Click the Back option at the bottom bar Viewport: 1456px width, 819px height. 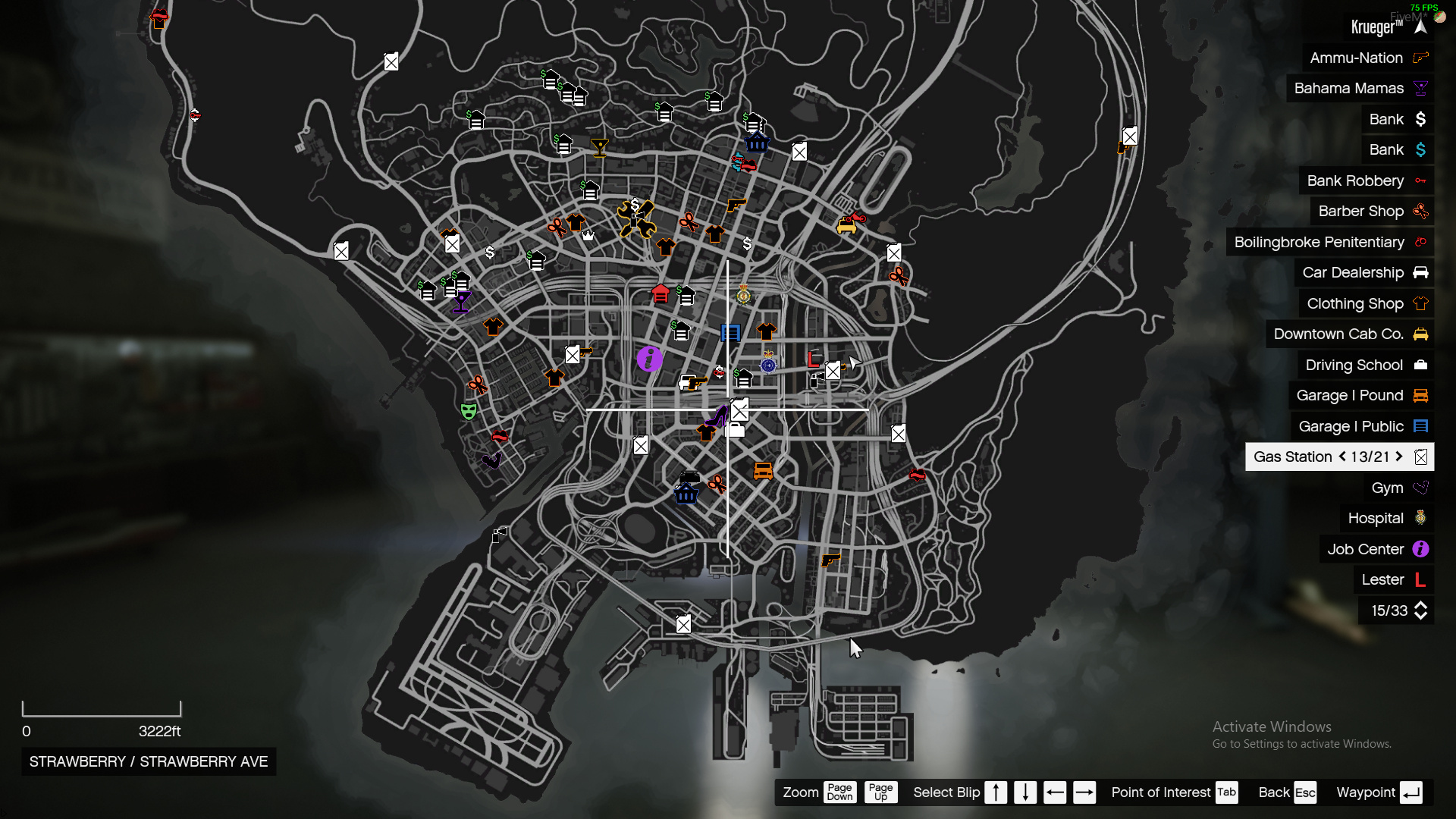[1273, 792]
